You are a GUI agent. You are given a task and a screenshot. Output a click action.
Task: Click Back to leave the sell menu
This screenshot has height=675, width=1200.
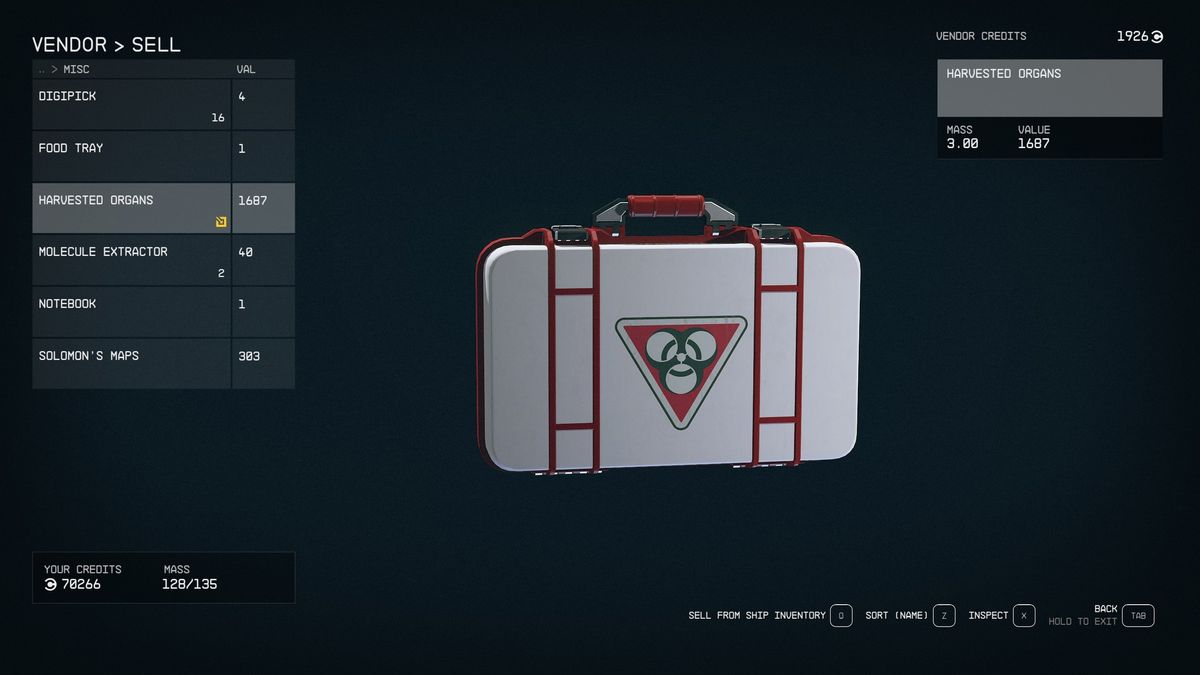1138,616
